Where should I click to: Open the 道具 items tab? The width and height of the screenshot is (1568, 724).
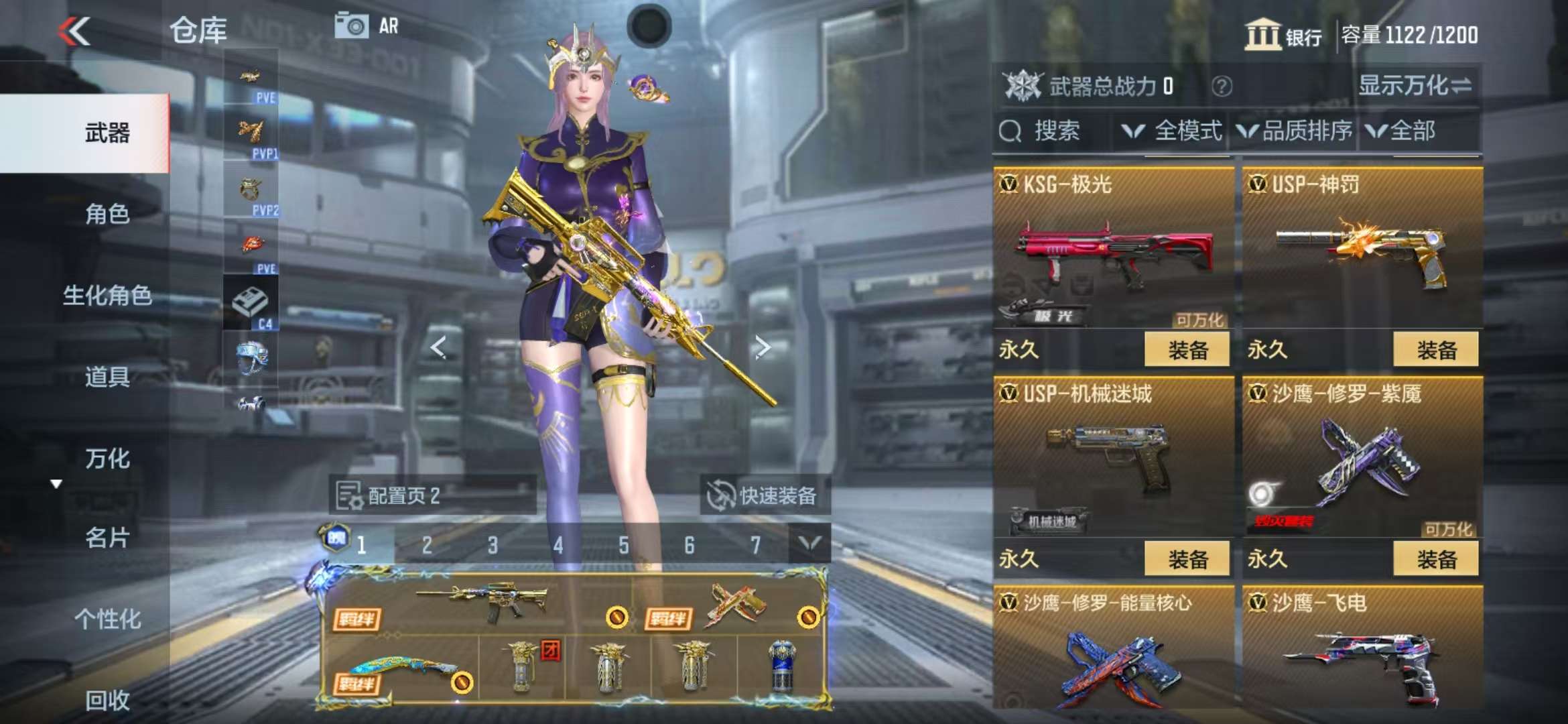[107, 377]
